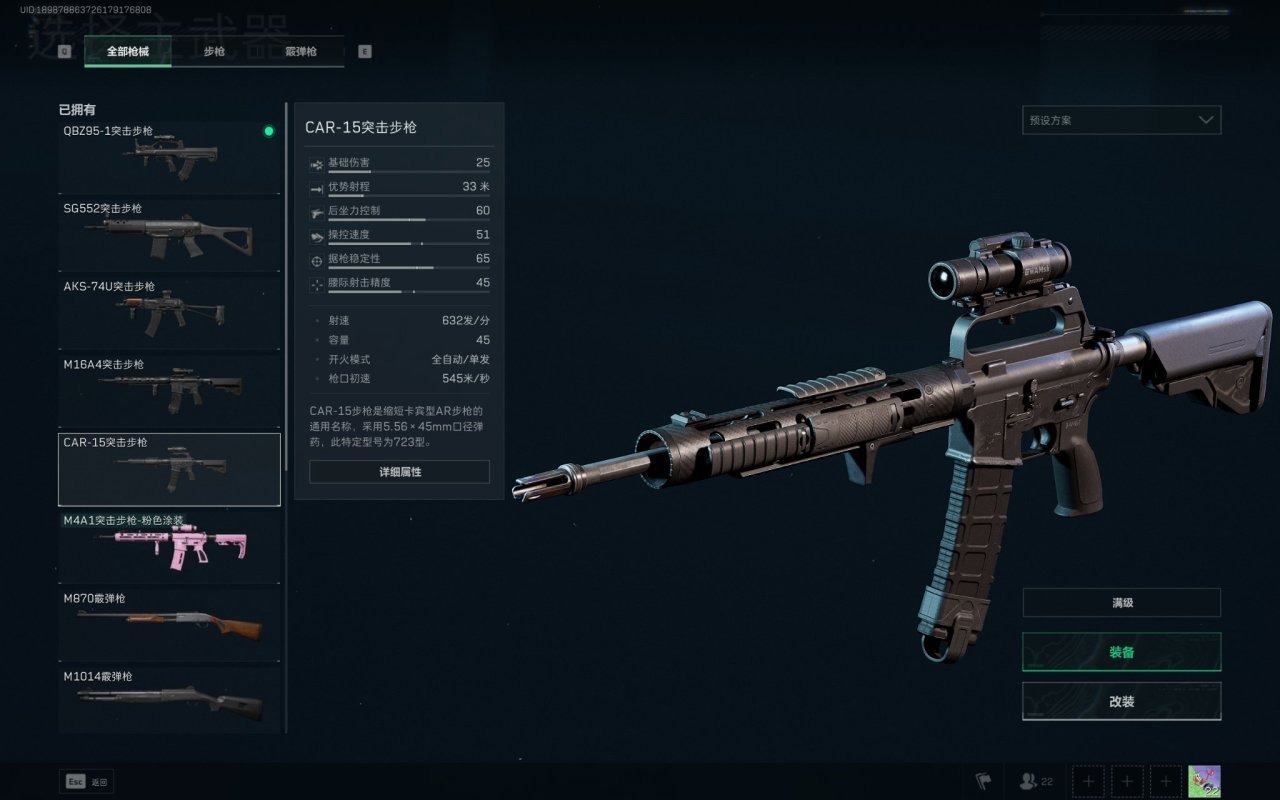Open 改装 weapon modification

1121,701
